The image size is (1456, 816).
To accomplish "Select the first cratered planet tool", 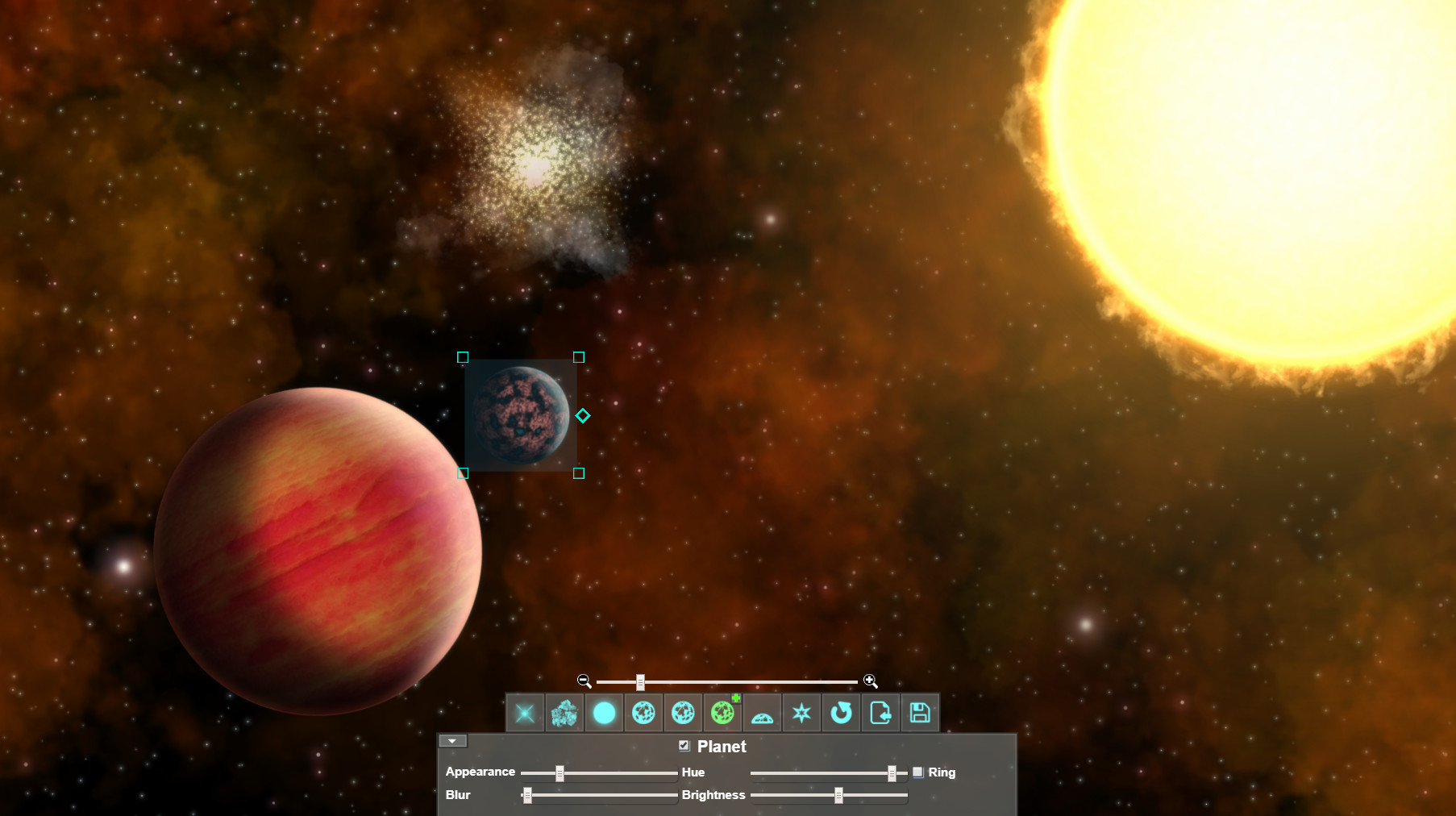I will pos(643,712).
